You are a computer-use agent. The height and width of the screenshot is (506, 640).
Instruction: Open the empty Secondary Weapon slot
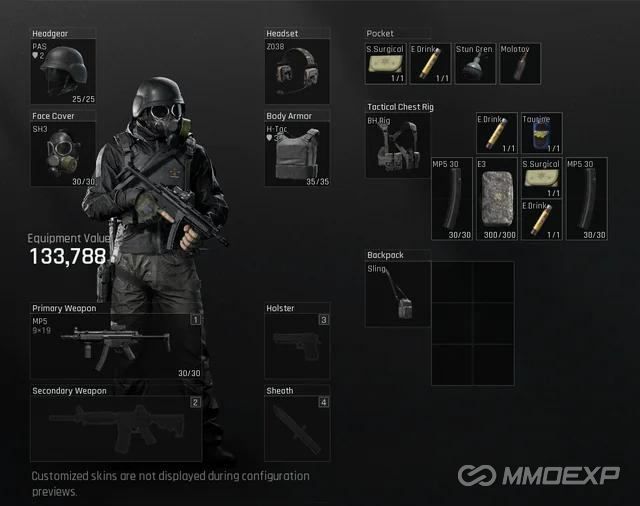(x=117, y=428)
